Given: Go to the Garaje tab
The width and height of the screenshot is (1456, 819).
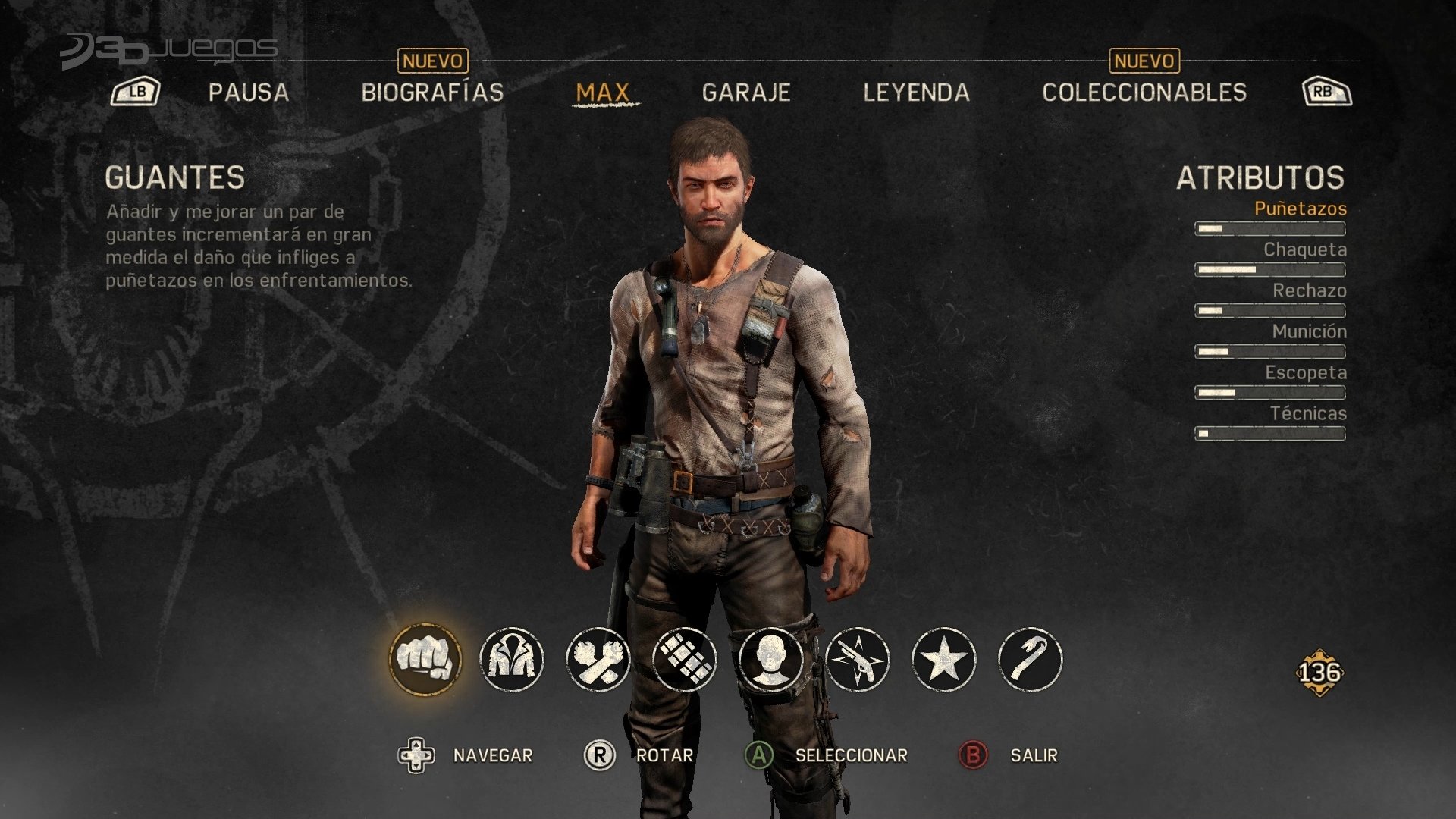Looking at the screenshot, I should (746, 93).
